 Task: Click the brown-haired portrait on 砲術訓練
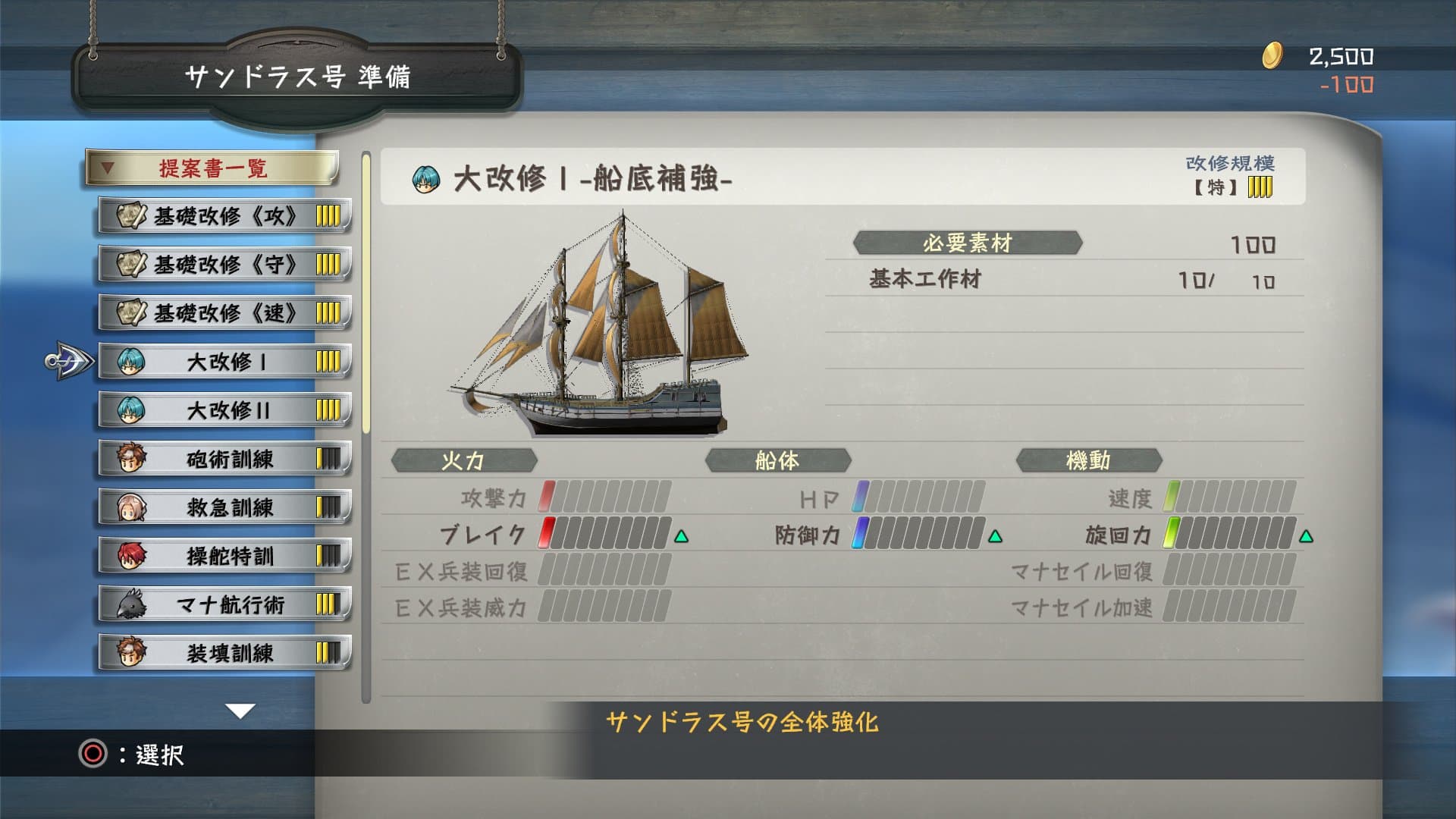point(130,458)
